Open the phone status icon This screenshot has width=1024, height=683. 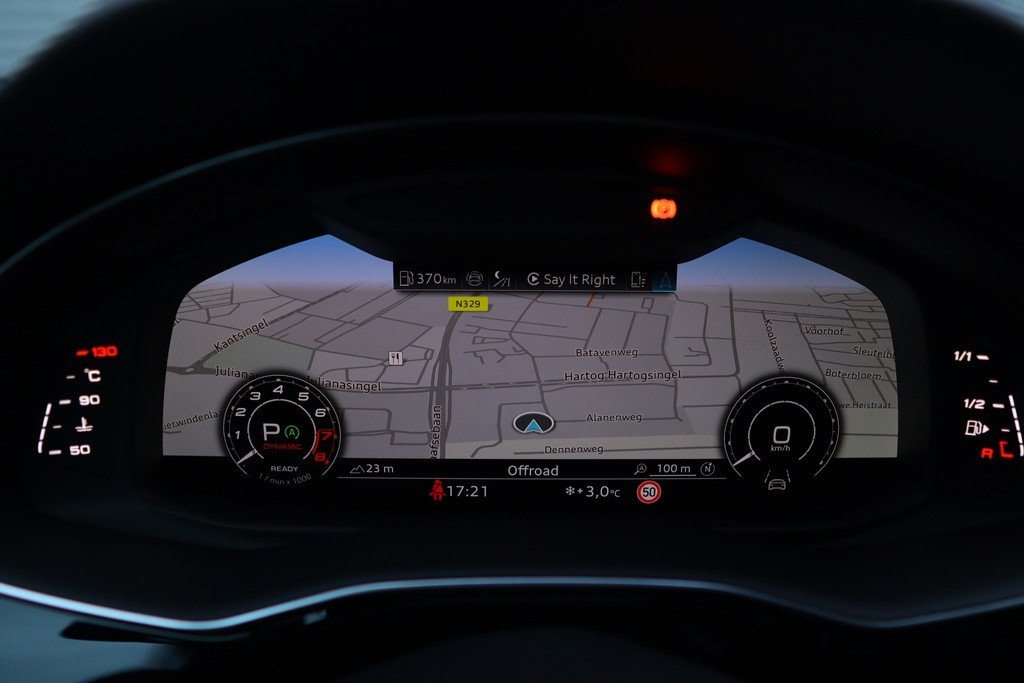(x=638, y=280)
